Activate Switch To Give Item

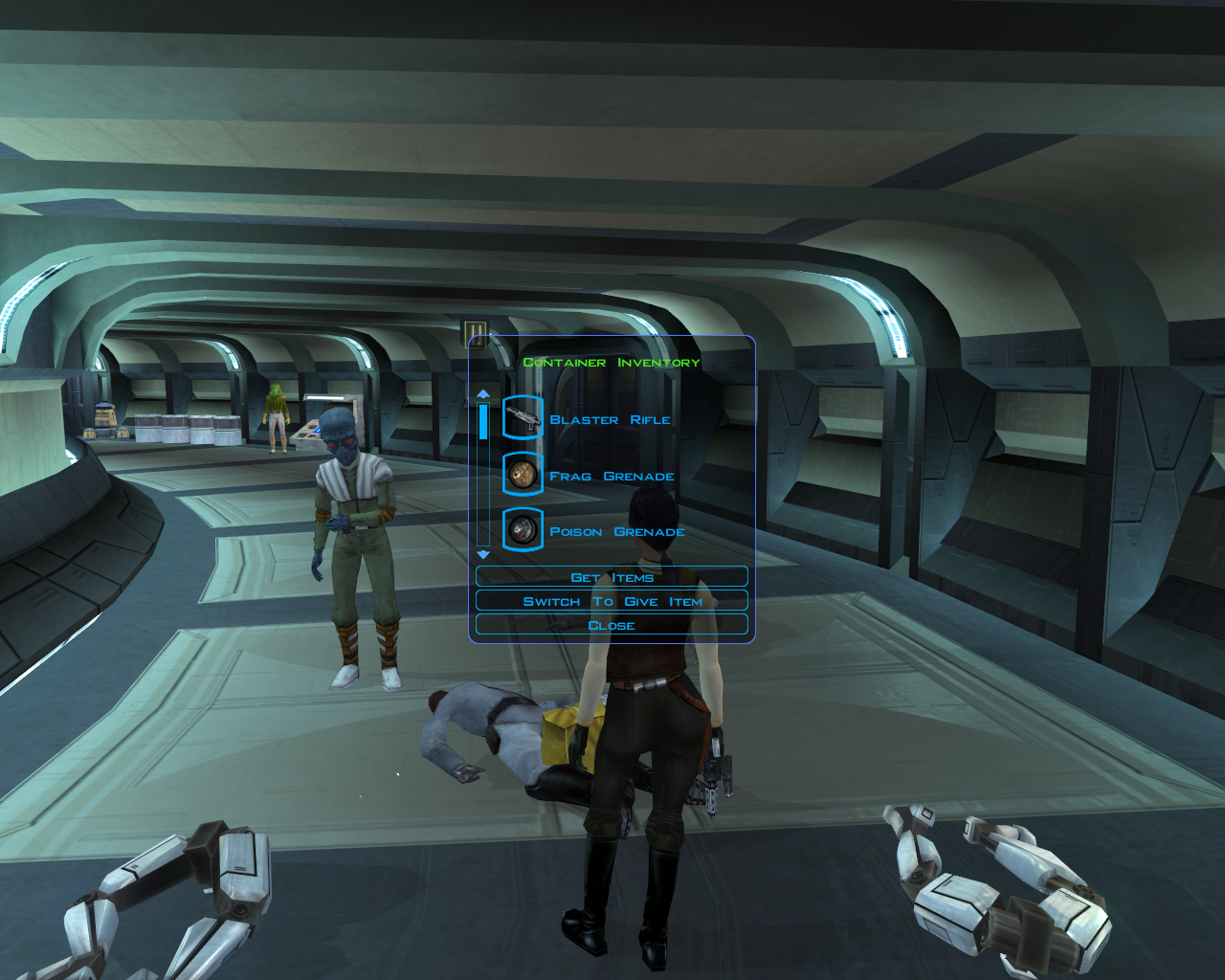[x=612, y=600]
